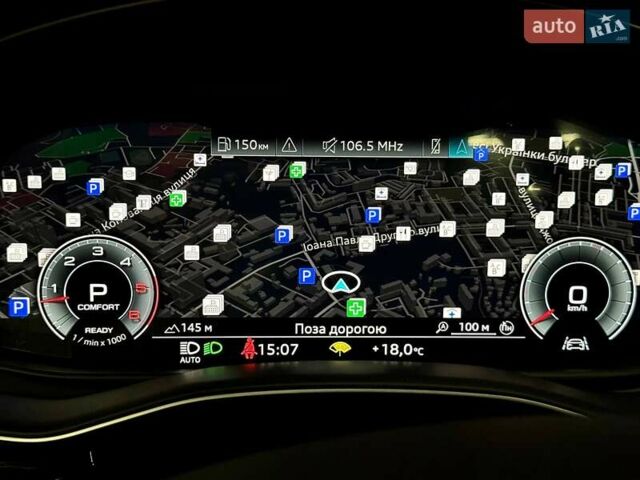Toggle the AUTO headlight indicator

[190, 350]
